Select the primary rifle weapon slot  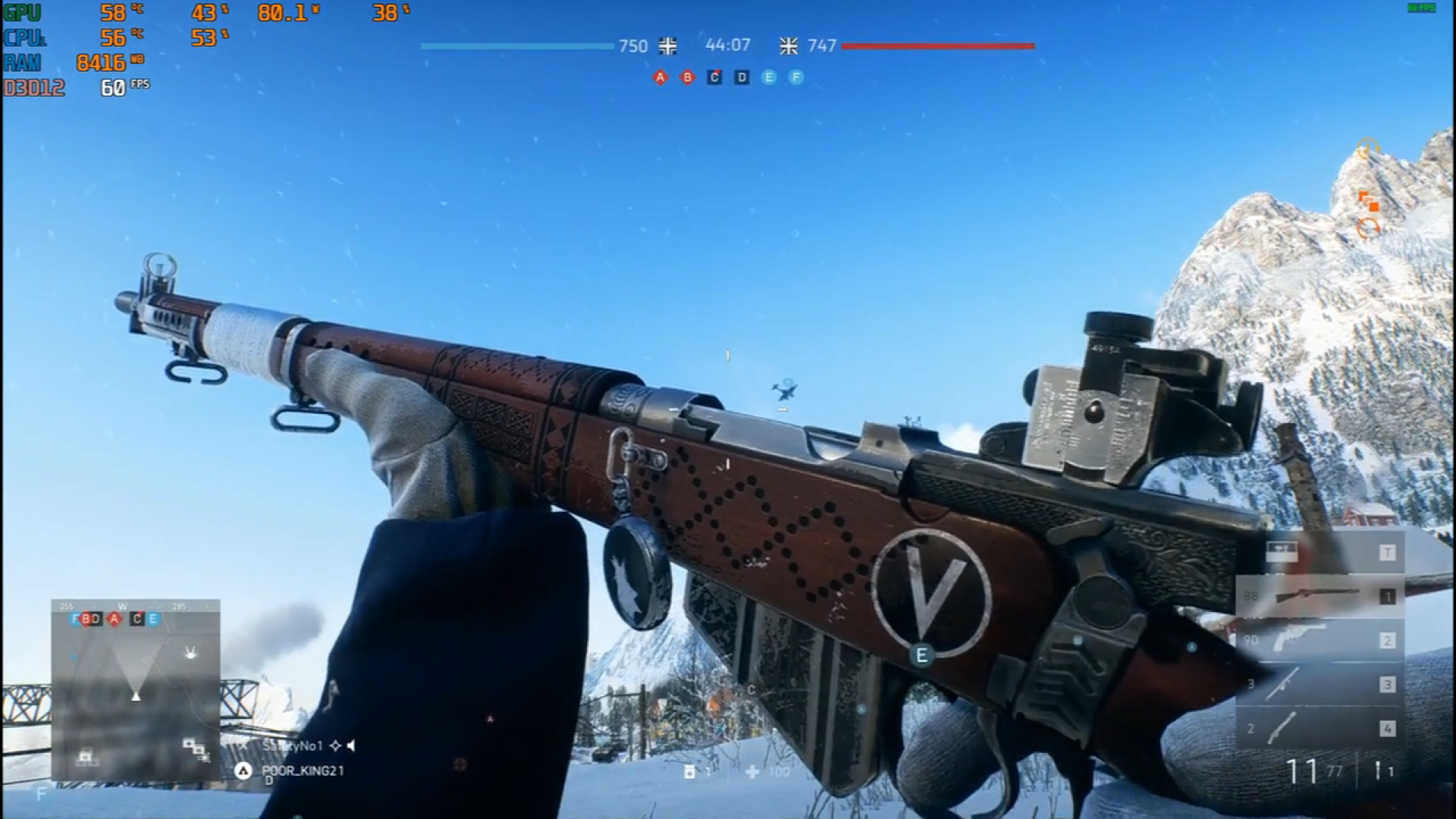click(x=1319, y=596)
